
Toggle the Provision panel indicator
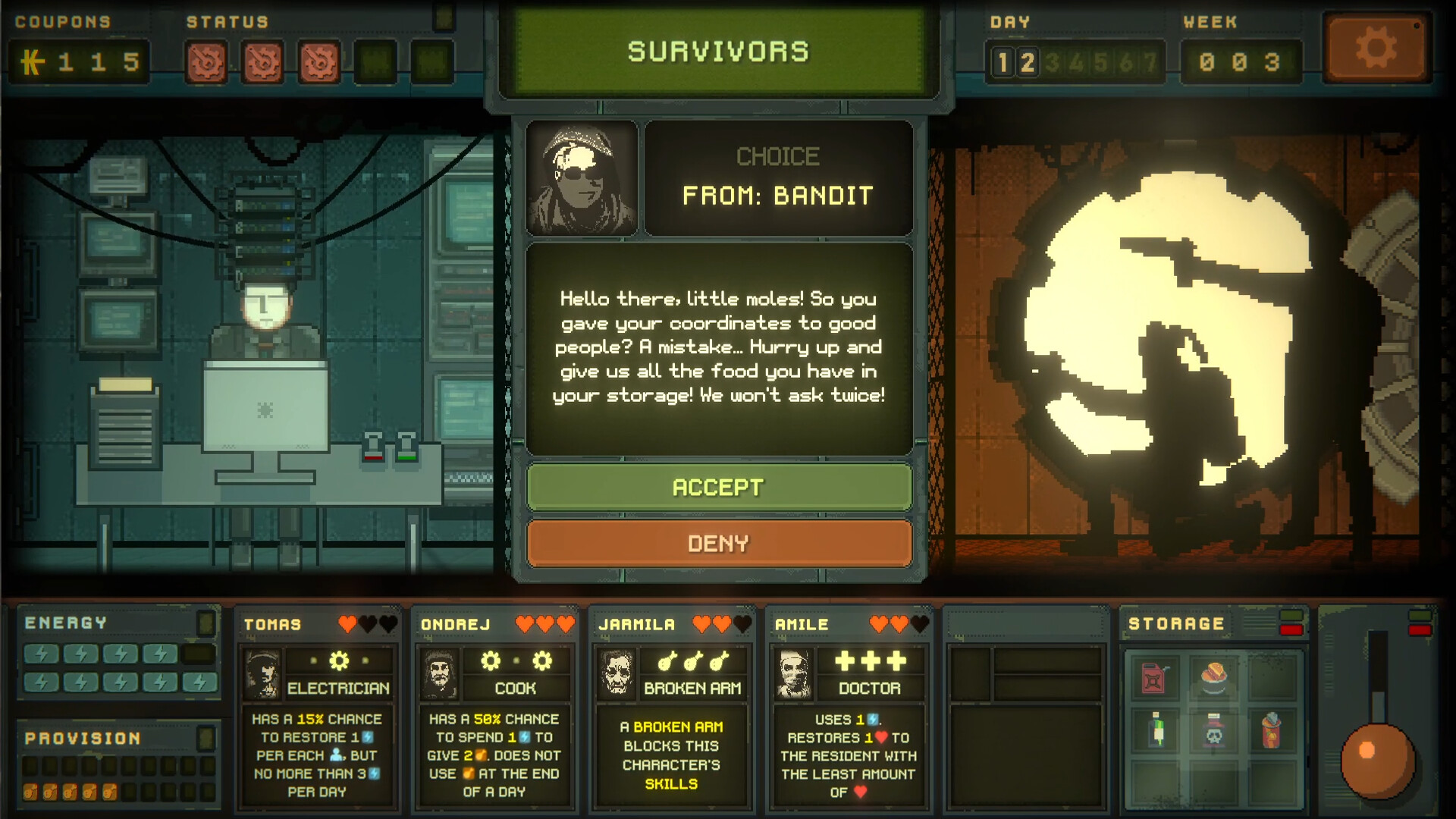(206, 738)
